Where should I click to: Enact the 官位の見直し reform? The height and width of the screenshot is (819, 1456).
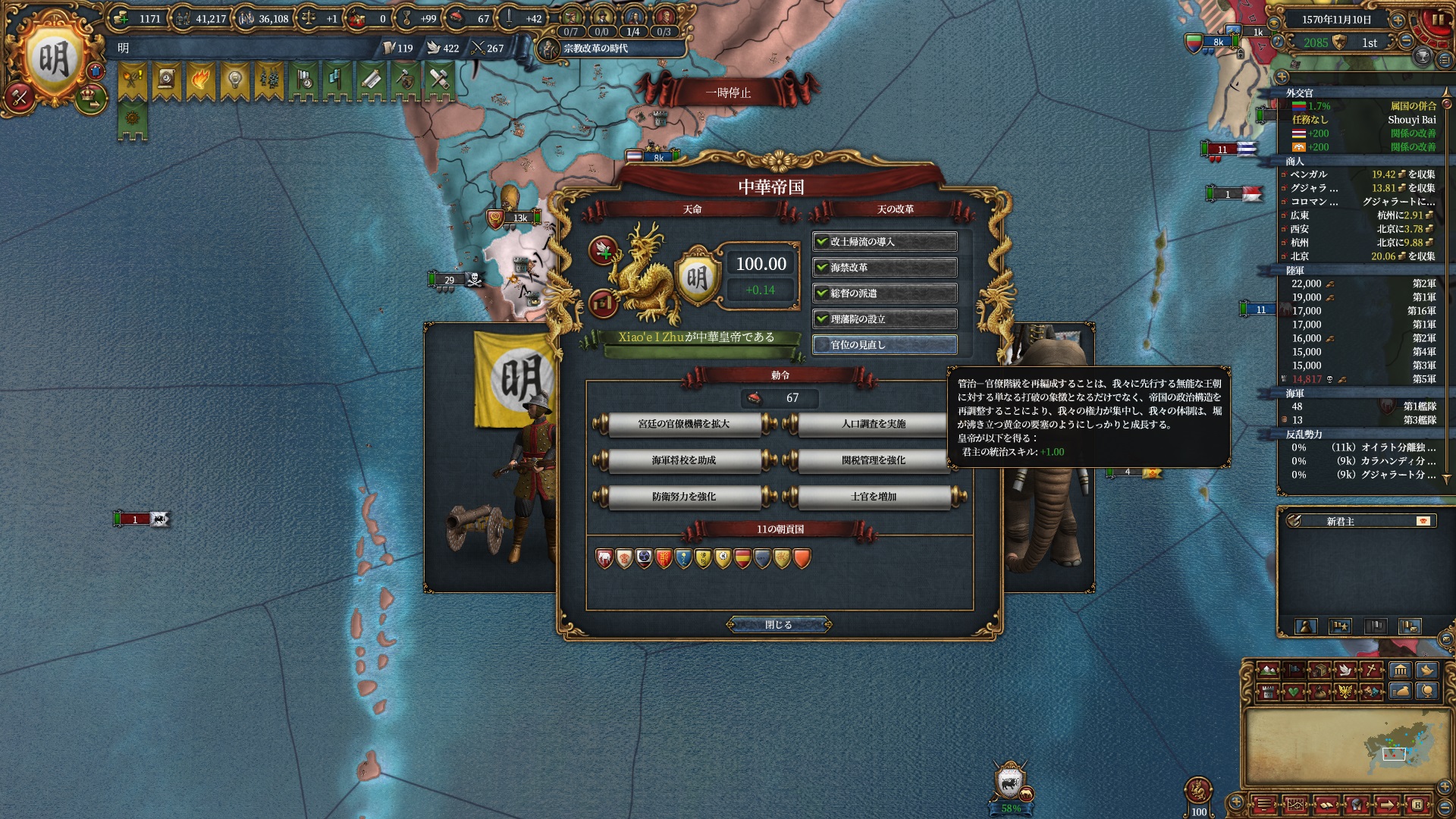pos(884,345)
